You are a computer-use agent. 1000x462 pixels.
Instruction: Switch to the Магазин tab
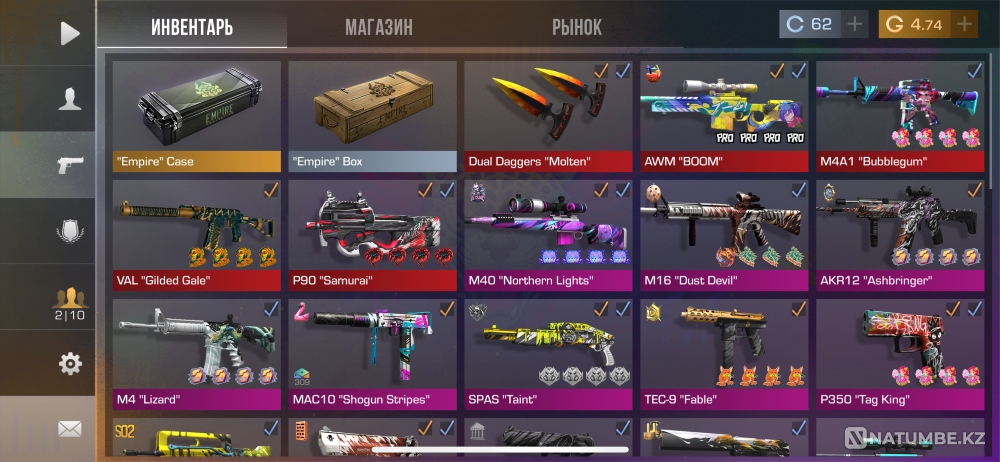[379, 27]
